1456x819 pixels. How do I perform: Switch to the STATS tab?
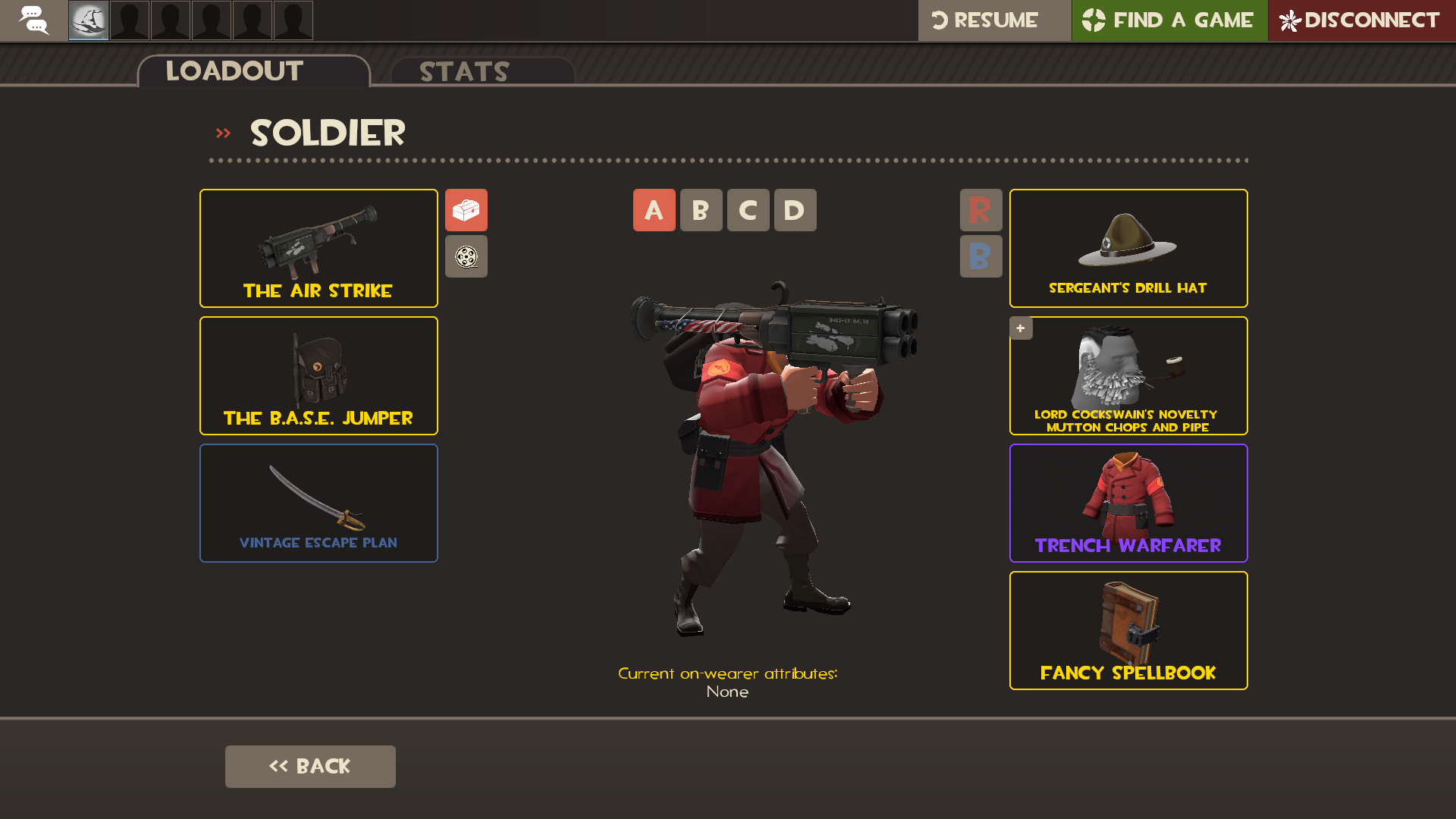click(x=464, y=72)
